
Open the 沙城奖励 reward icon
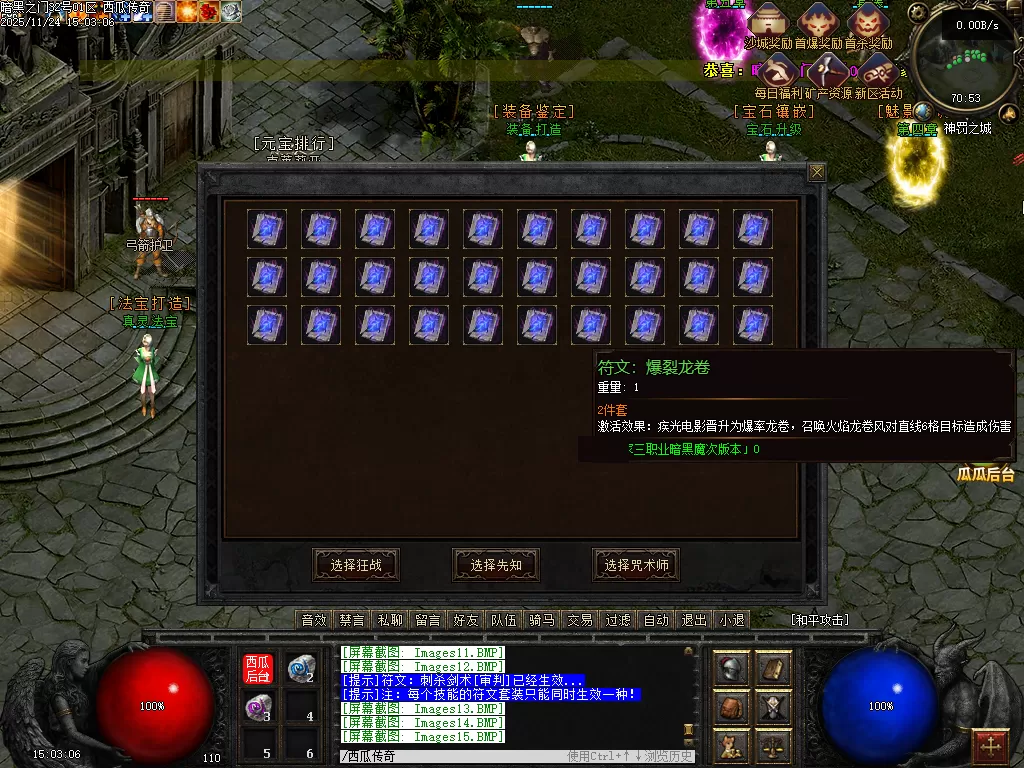[768, 19]
